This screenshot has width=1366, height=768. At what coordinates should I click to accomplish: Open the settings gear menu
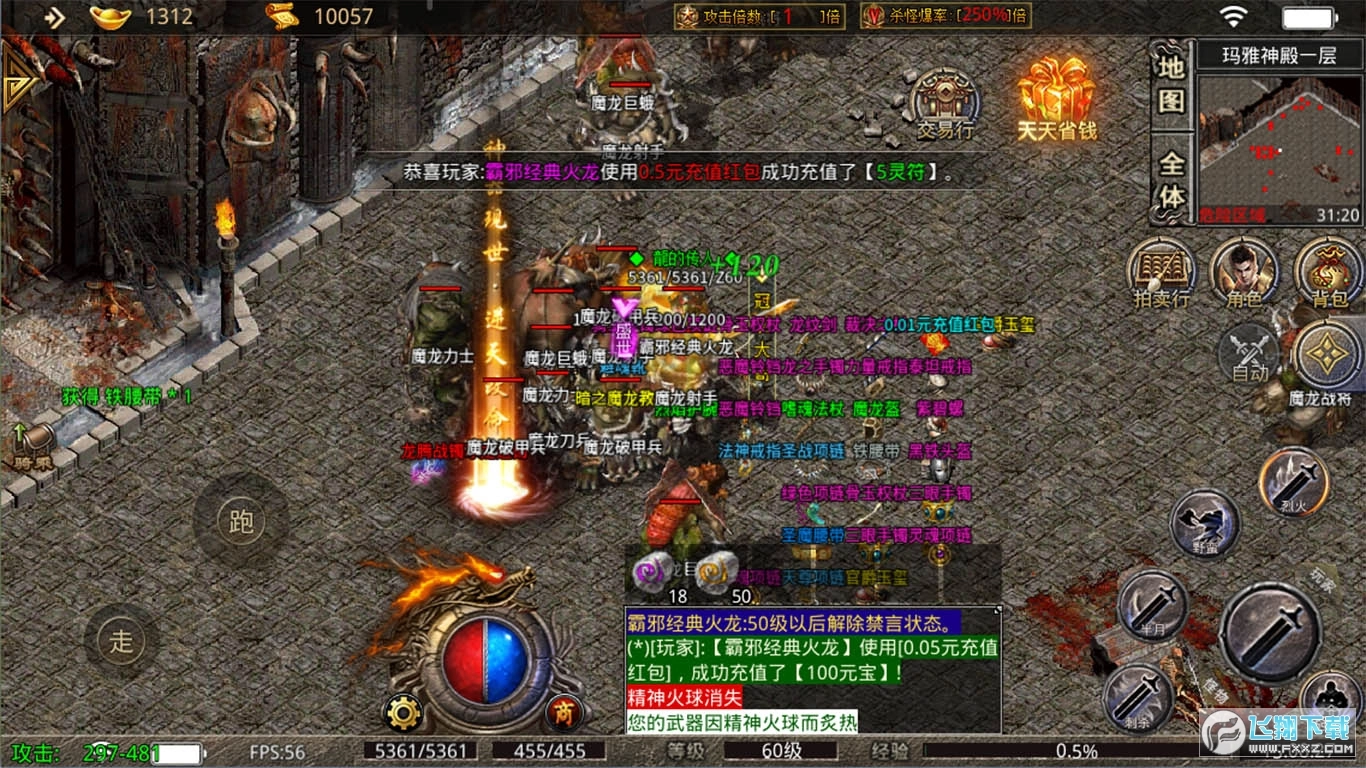pos(404,712)
